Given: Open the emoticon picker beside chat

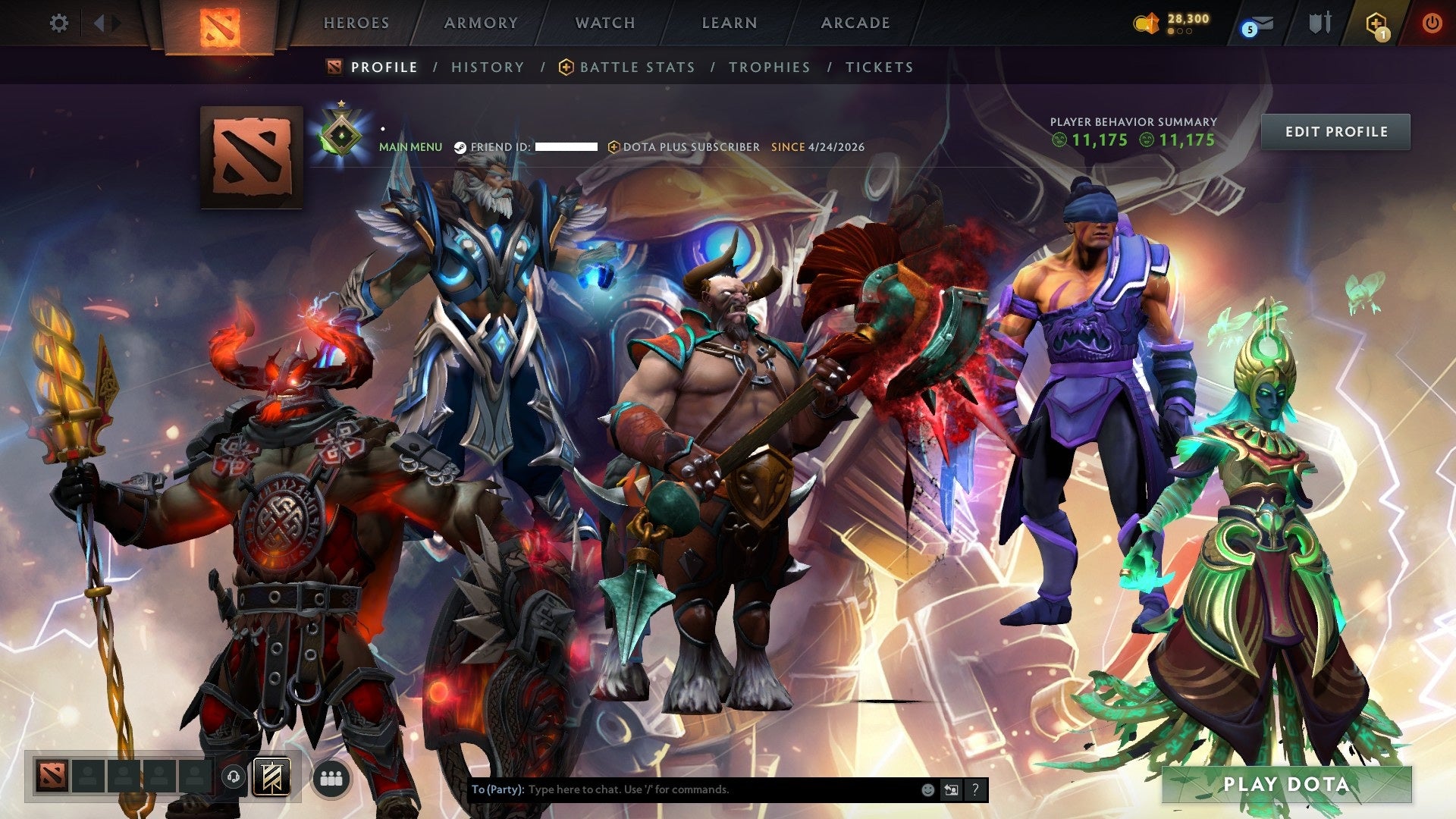Looking at the screenshot, I should tap(927, 789).
